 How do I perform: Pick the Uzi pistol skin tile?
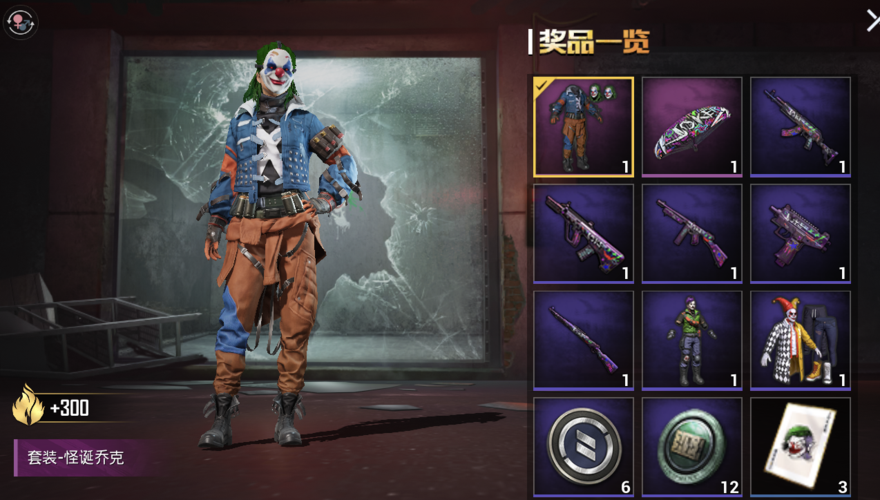pos(800,233)
